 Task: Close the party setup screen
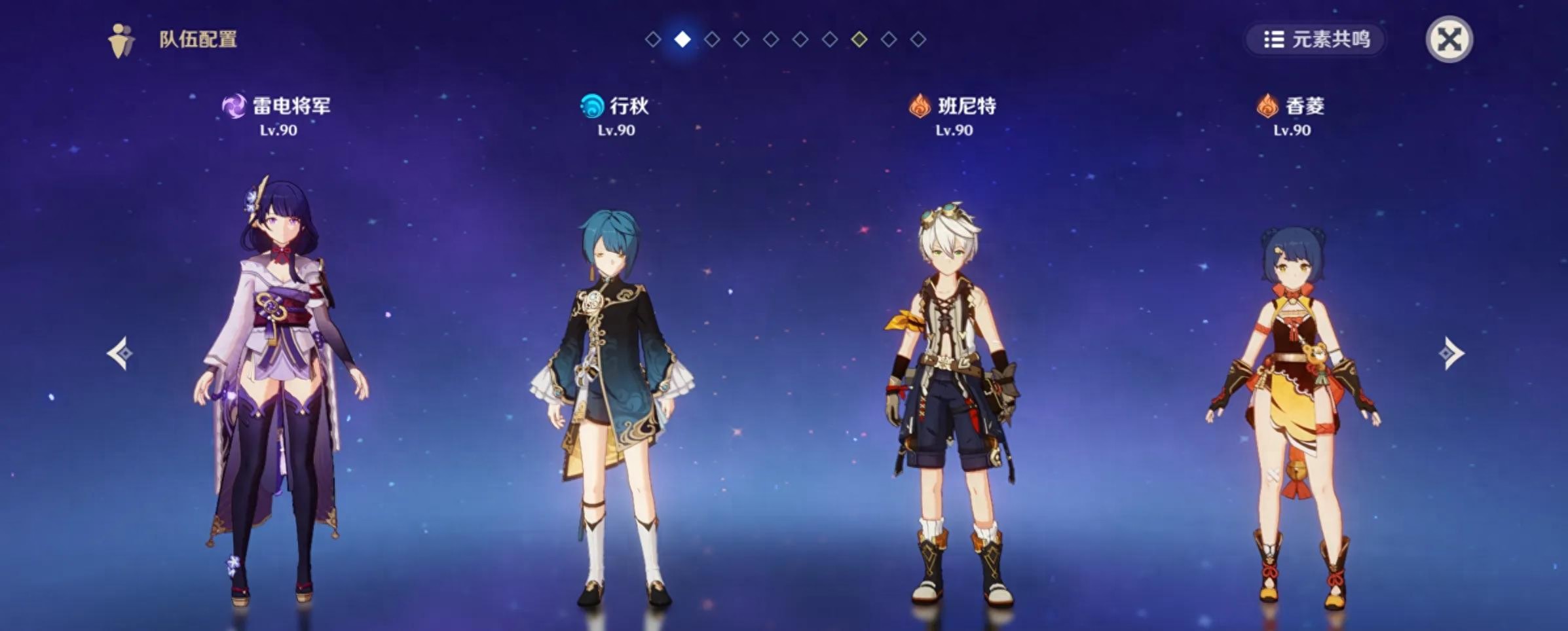(1449, 39)
